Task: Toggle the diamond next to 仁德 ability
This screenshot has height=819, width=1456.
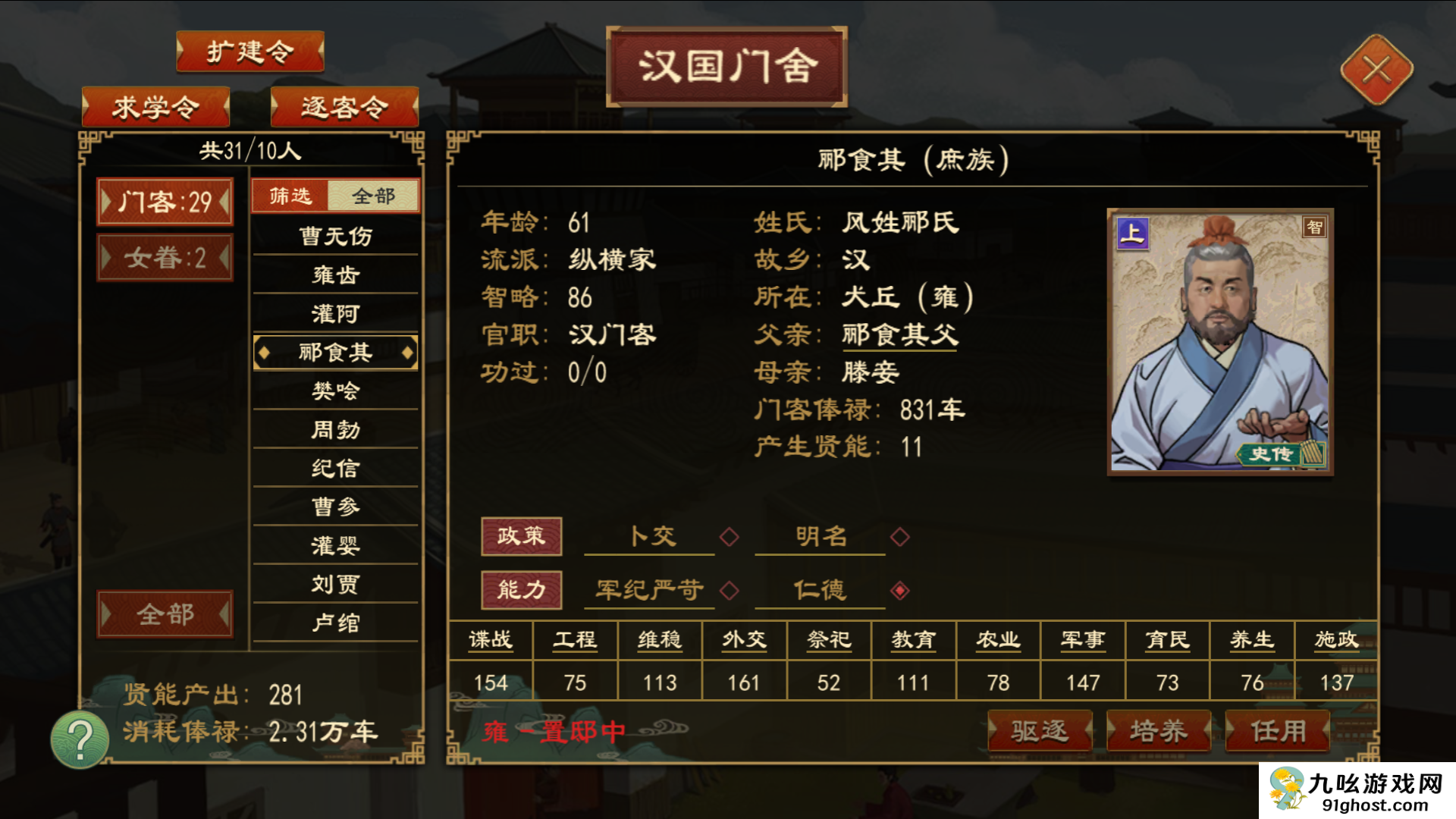Action: point(899,591)
